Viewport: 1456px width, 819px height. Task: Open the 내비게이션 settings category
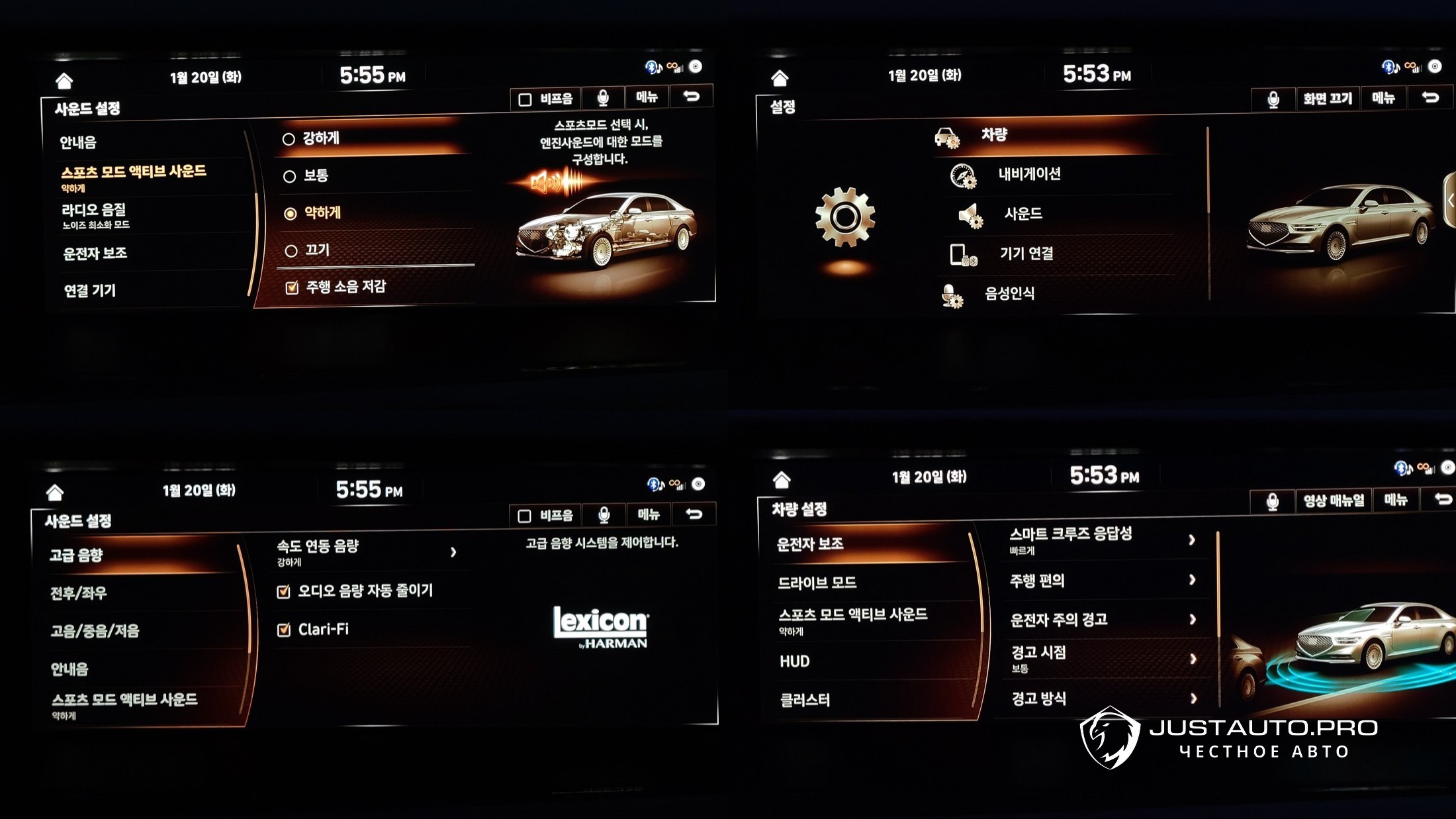1029,174
